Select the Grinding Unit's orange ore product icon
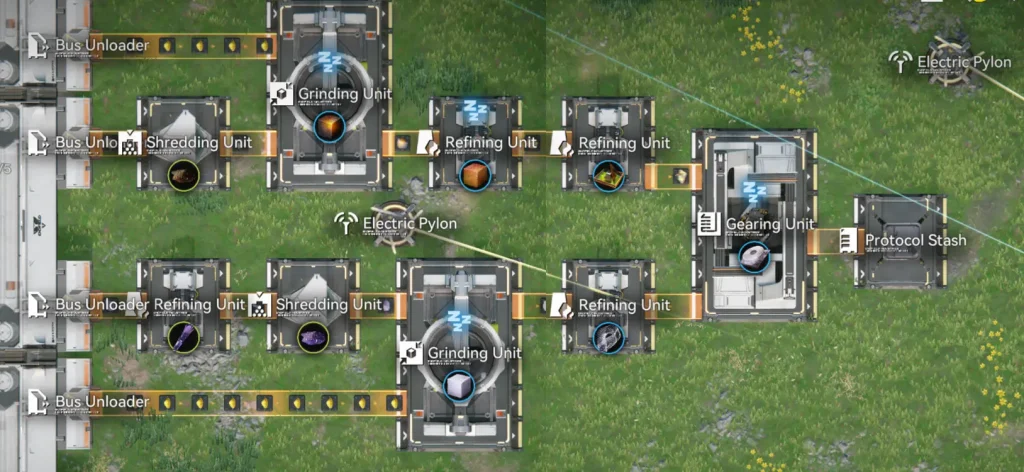1024x472 pixels. (x=329, y=127)
